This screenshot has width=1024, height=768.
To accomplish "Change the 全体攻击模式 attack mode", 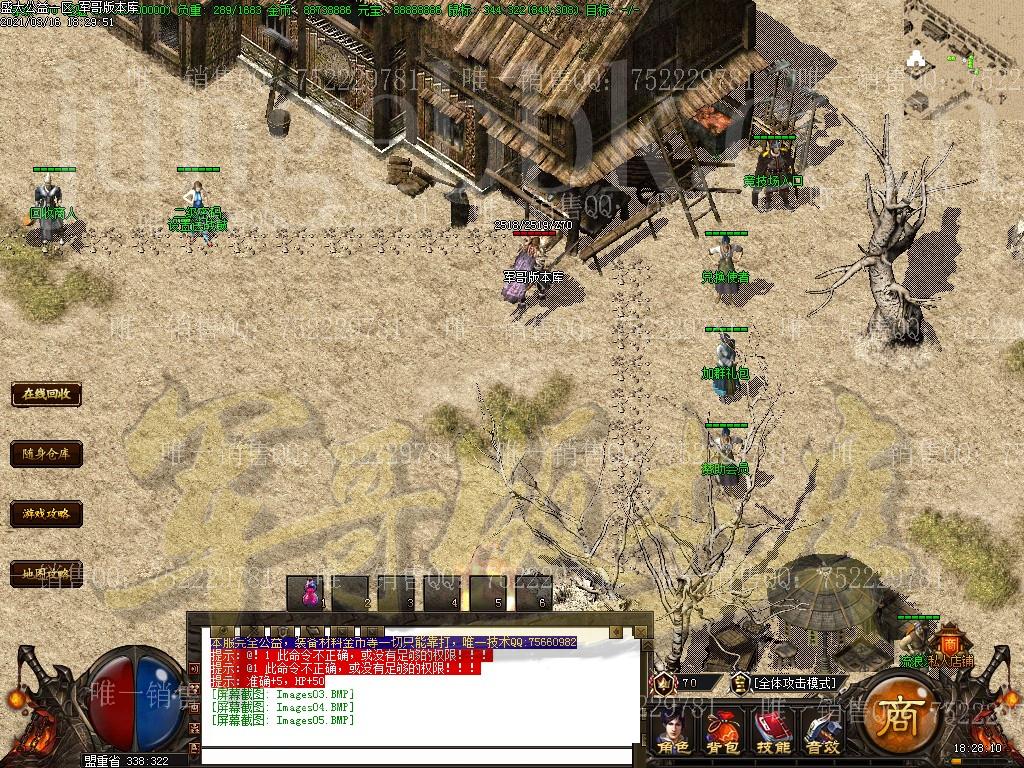I will (x=796, y=683).
